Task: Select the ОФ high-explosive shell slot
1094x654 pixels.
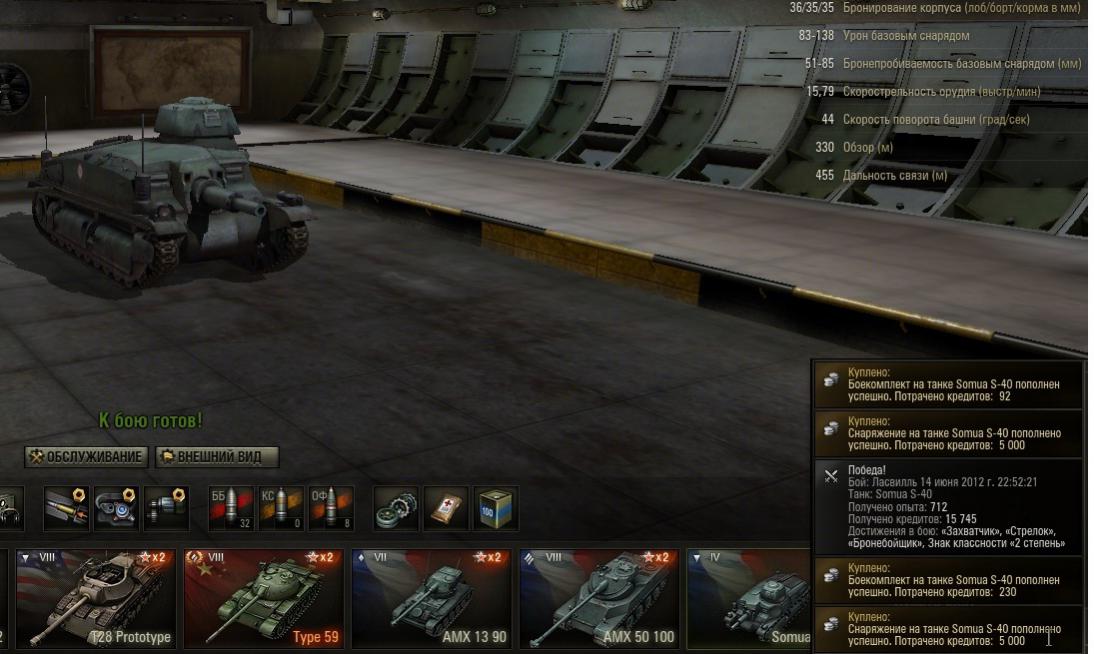Action: point(329,509)
